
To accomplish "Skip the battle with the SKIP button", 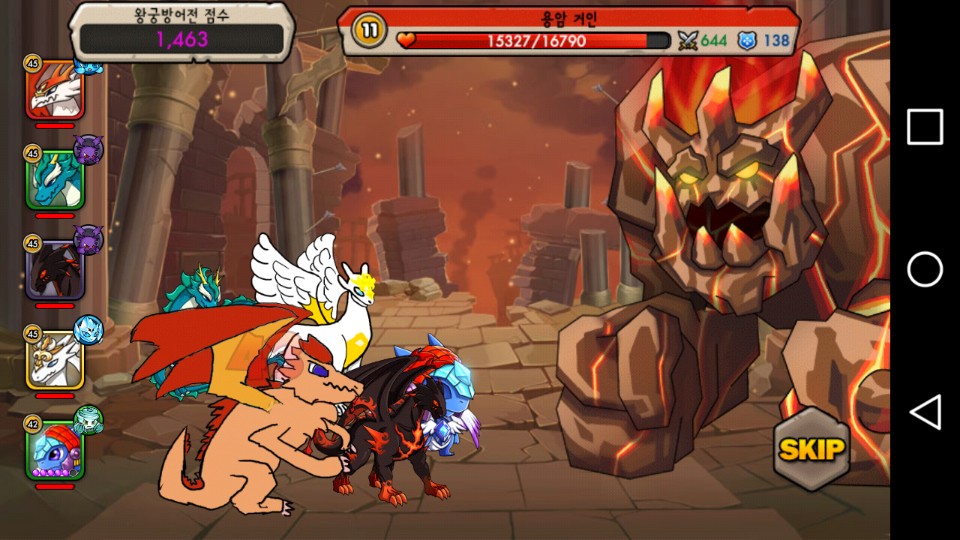I will 811,449.
